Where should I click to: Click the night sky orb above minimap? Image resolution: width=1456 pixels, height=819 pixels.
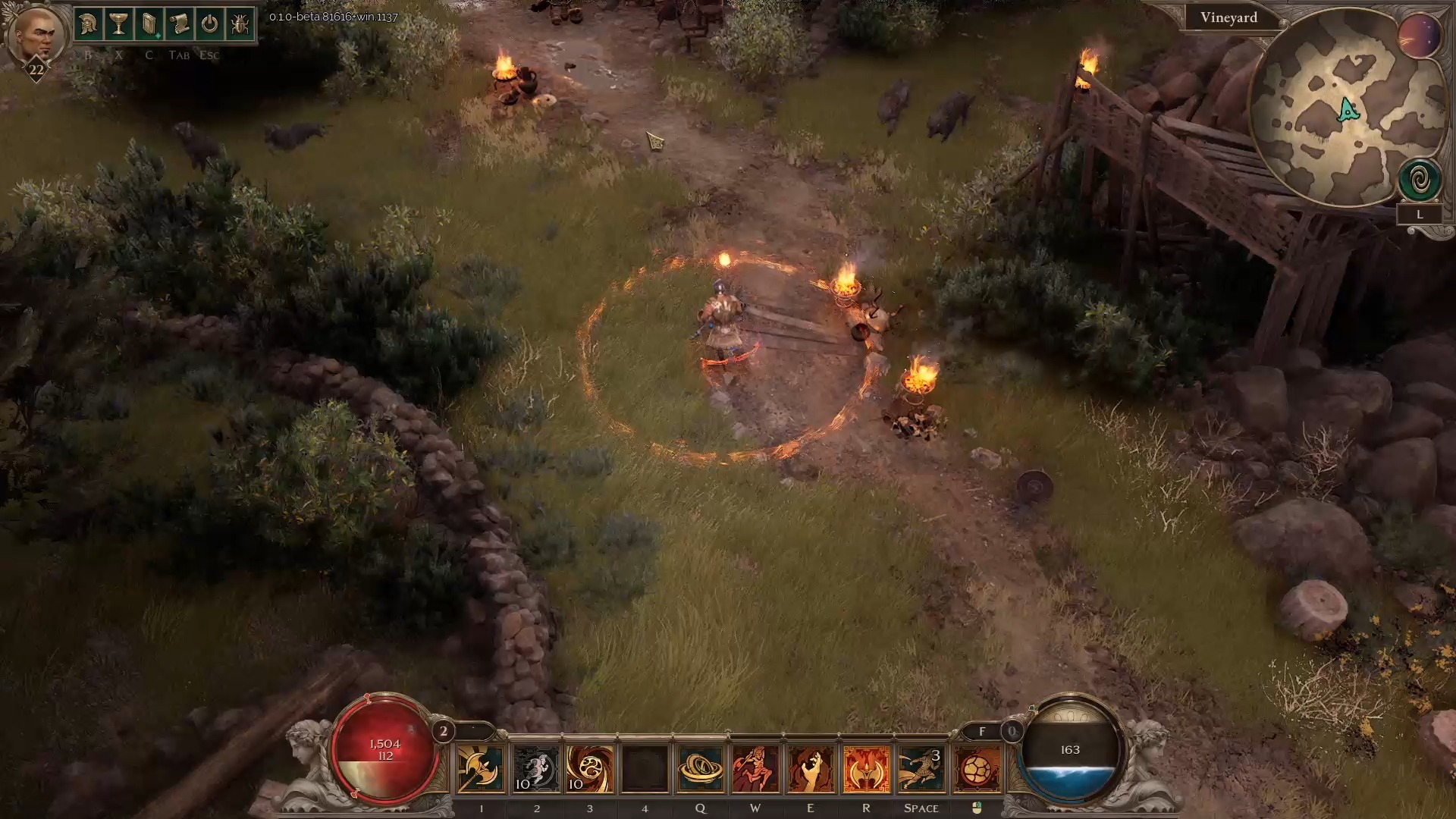[x=1419, y=36]
